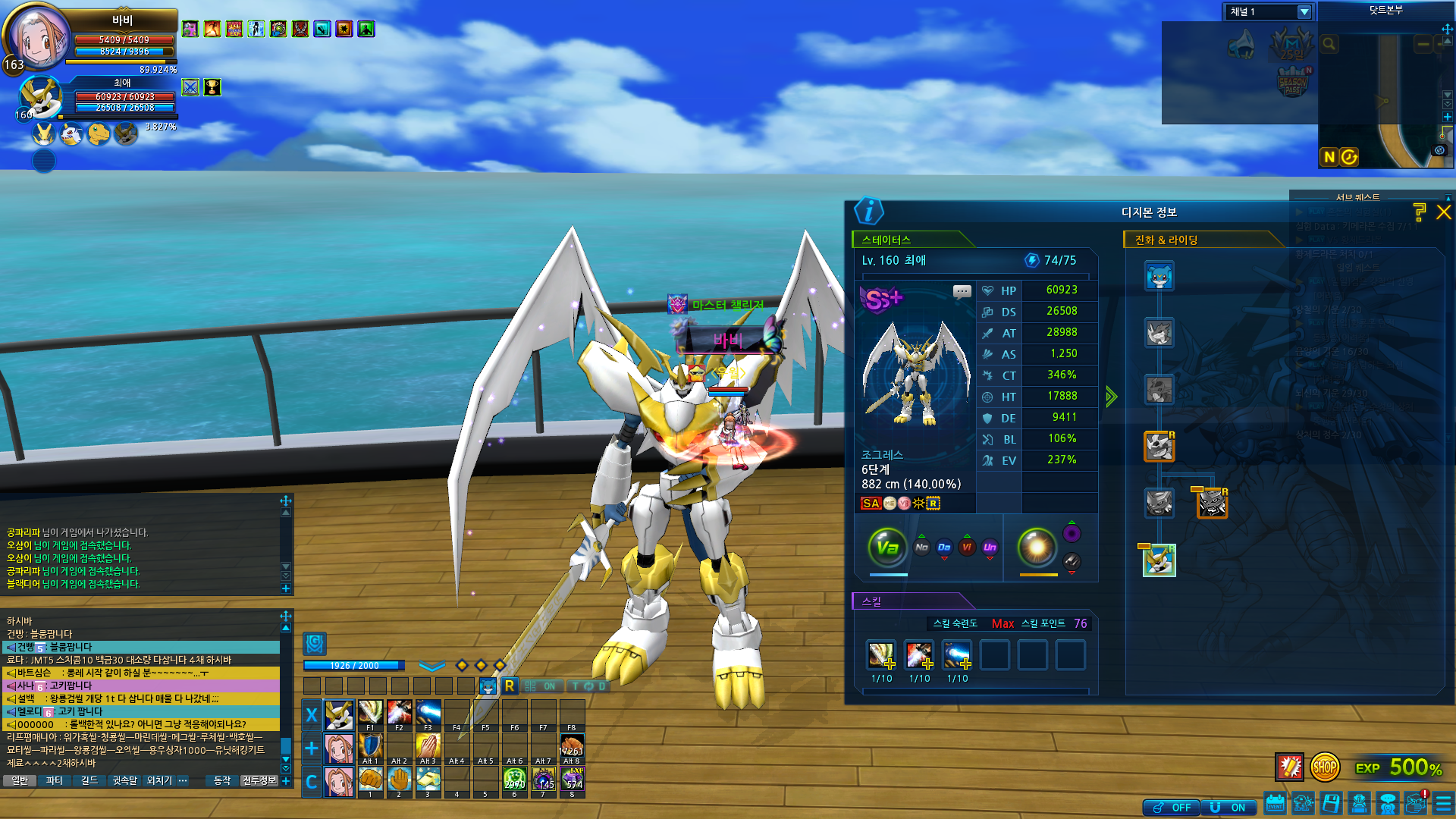Image resolution: width=1456 pixels, height=819 pixels.
Task: Toggle the magnet pickup ON switch
Action: [x=1228, y=808]
